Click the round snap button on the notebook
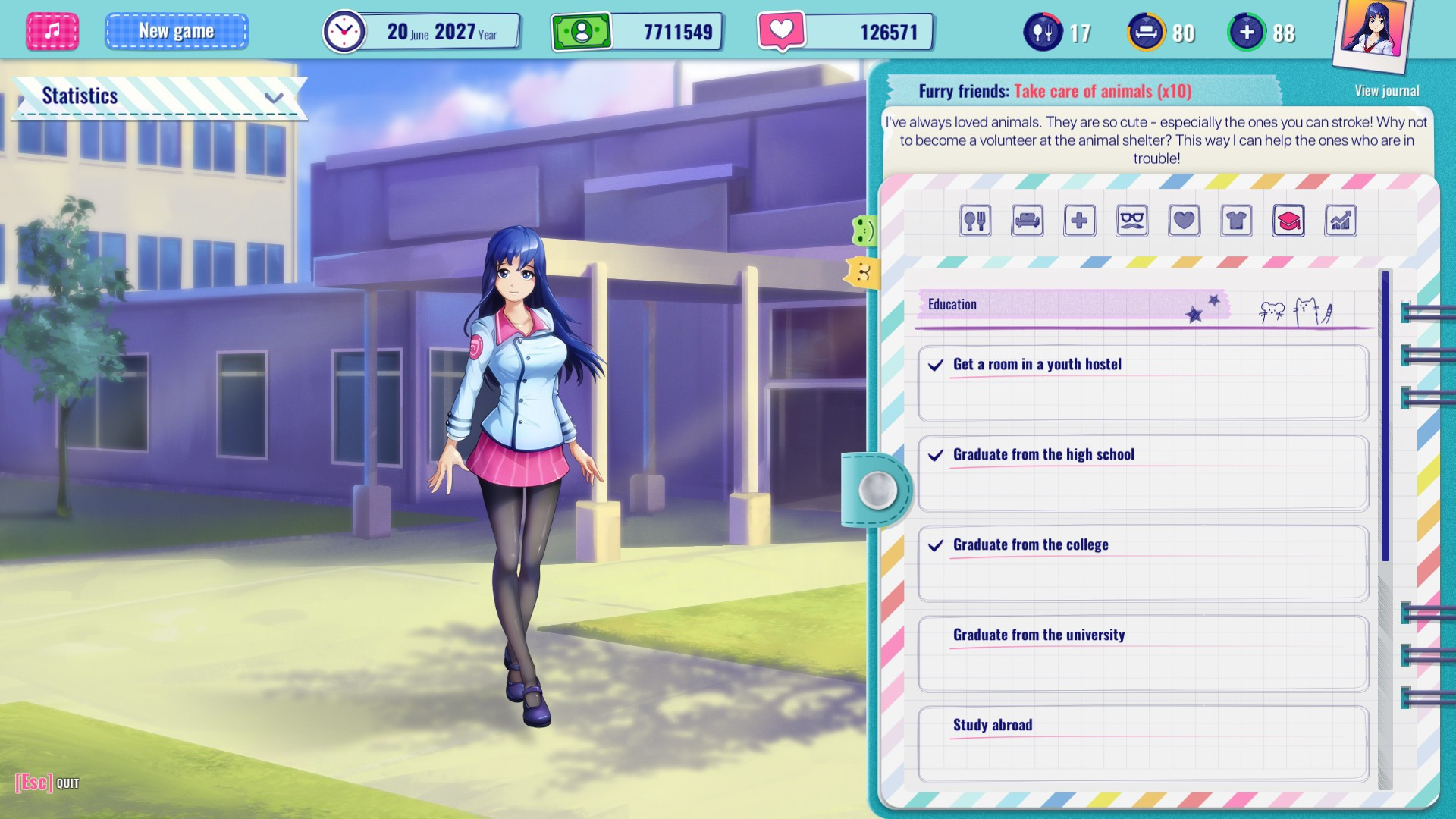 pos(877,490)
